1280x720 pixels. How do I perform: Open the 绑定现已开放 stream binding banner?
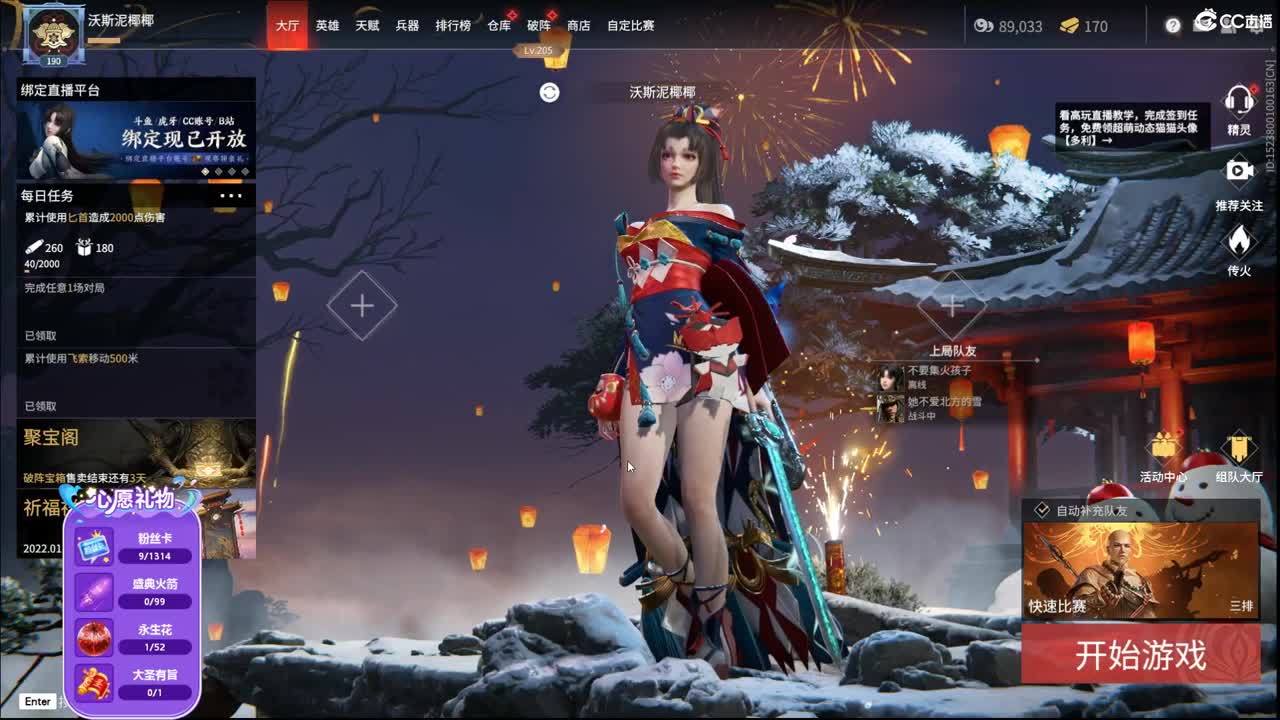click(136, 140)
